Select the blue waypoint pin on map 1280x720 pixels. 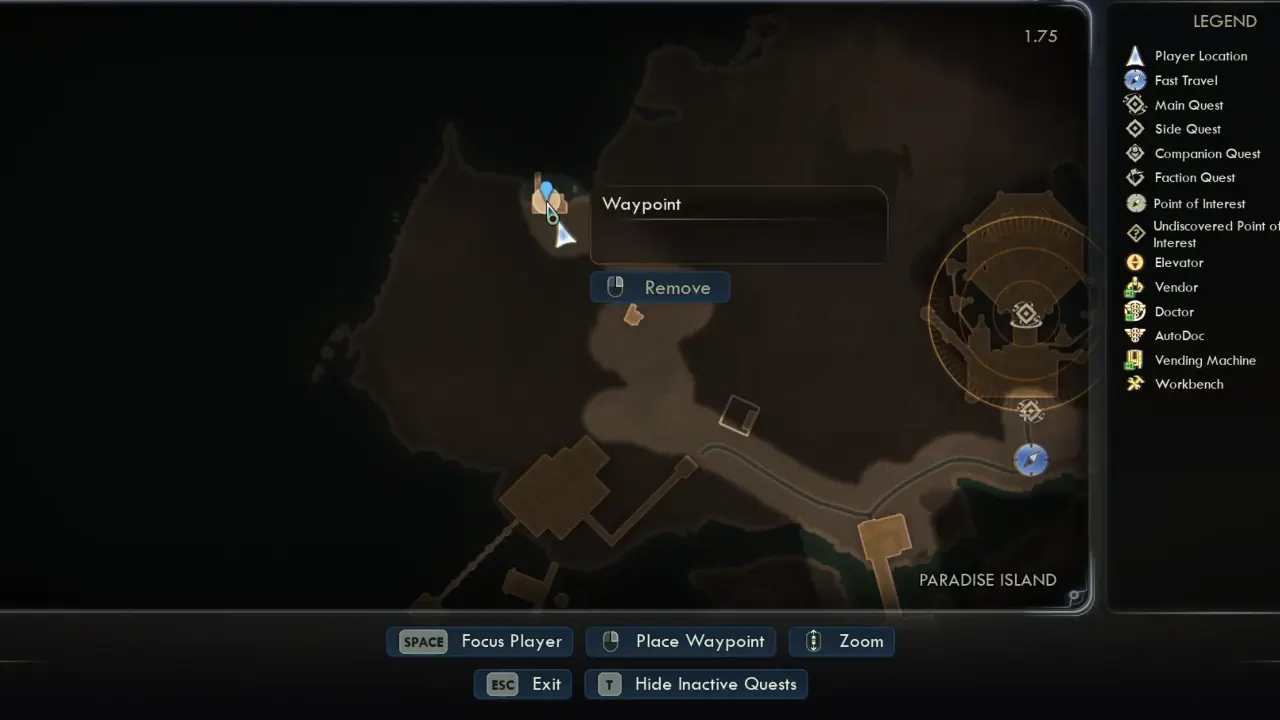(546, 191)
